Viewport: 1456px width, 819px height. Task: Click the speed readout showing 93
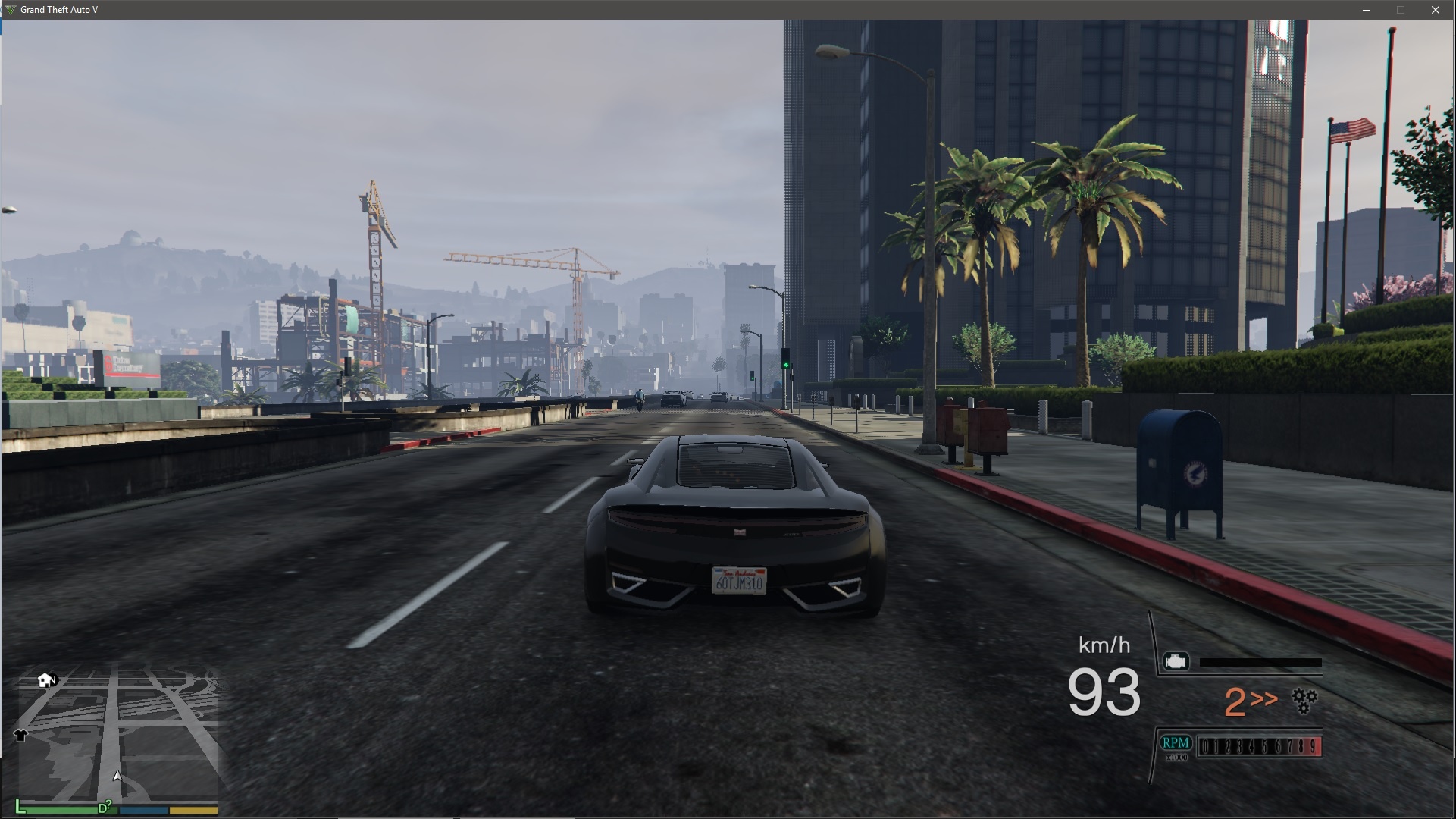[1105, 695]
